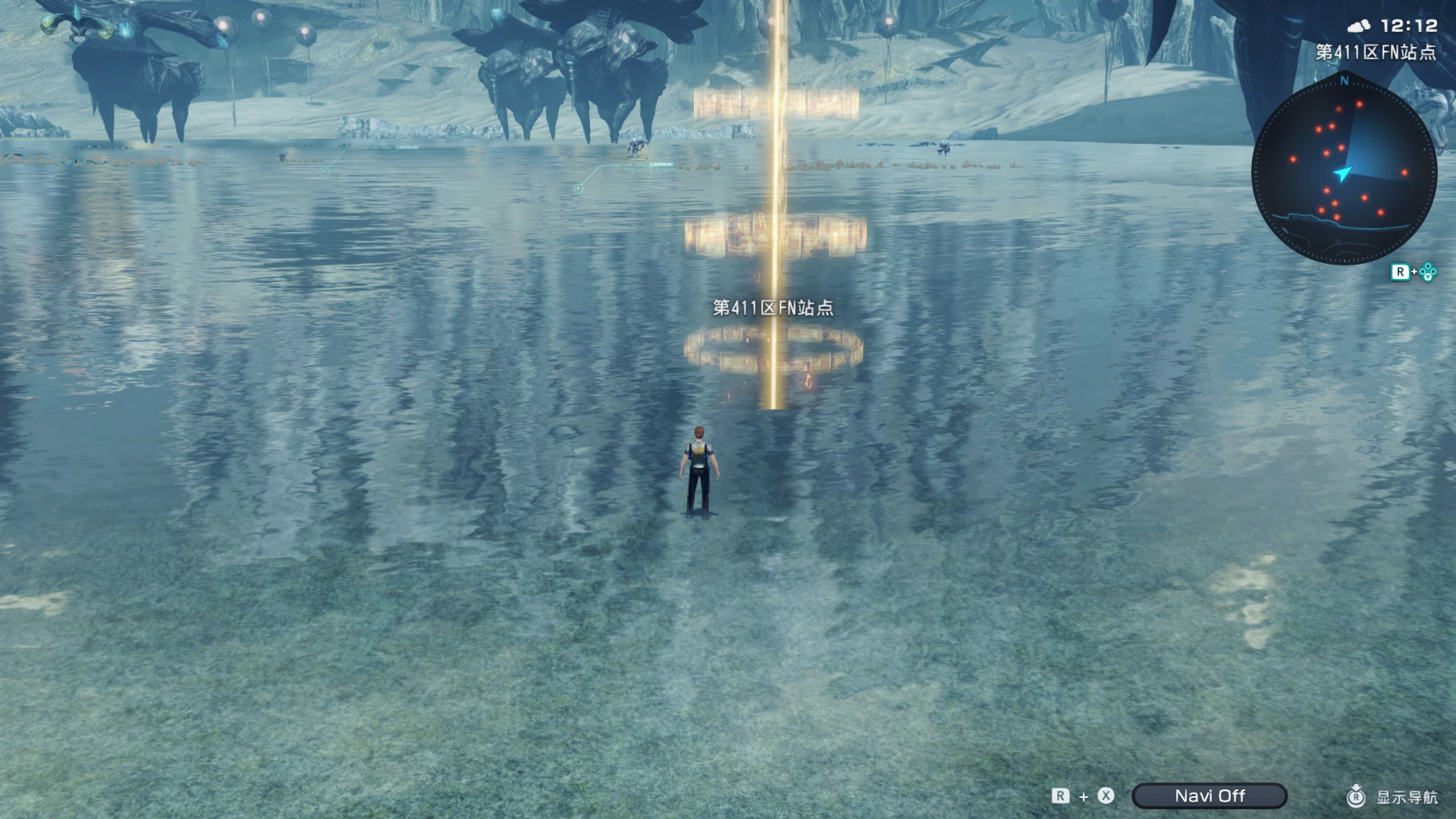Click the X button prompt beside Navi Off
Image resolution: width=1456 pixels, height=819 pixels.
(1106, 795)
